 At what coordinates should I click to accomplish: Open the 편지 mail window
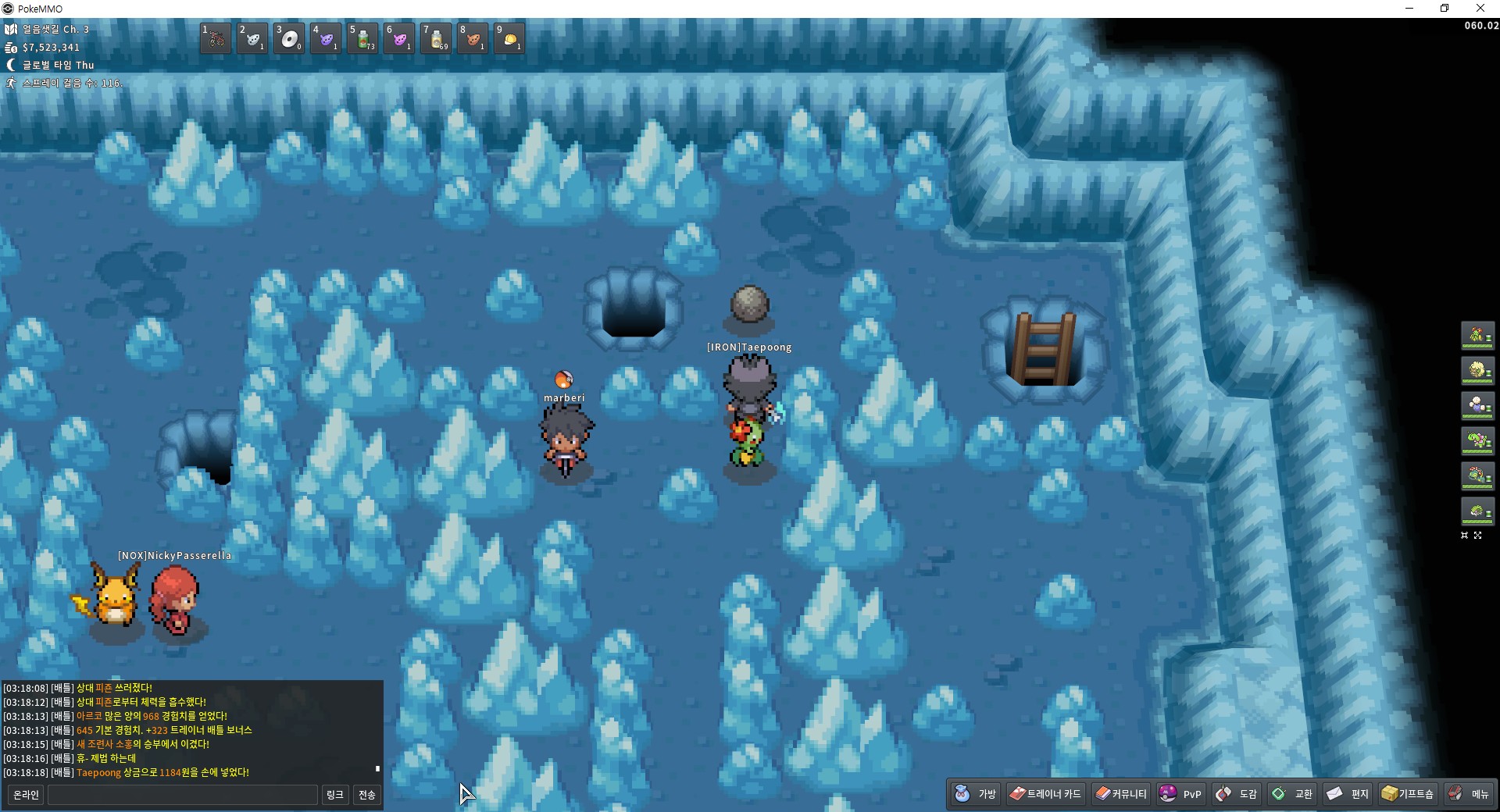click(1348, 794)
